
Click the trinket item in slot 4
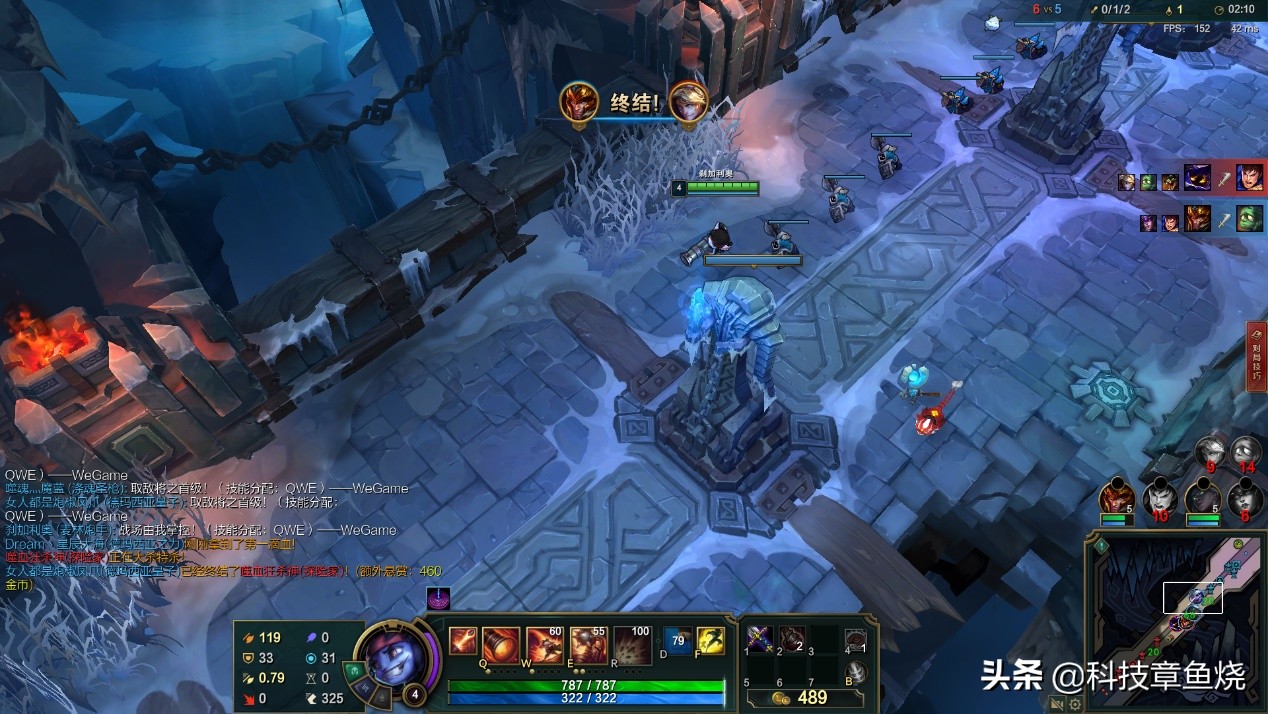click(854, 640)
